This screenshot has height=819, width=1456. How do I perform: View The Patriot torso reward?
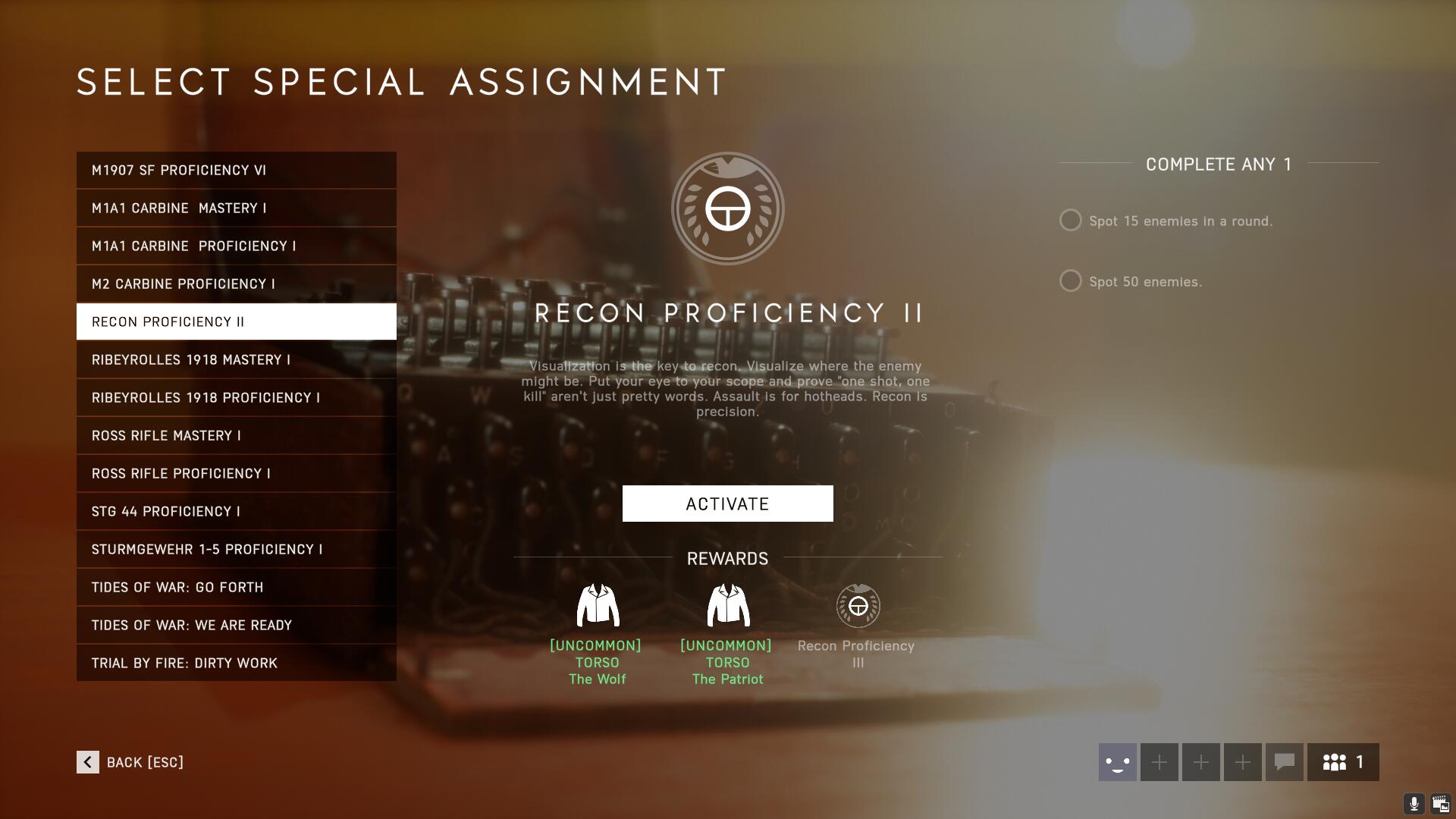[728, 606]
